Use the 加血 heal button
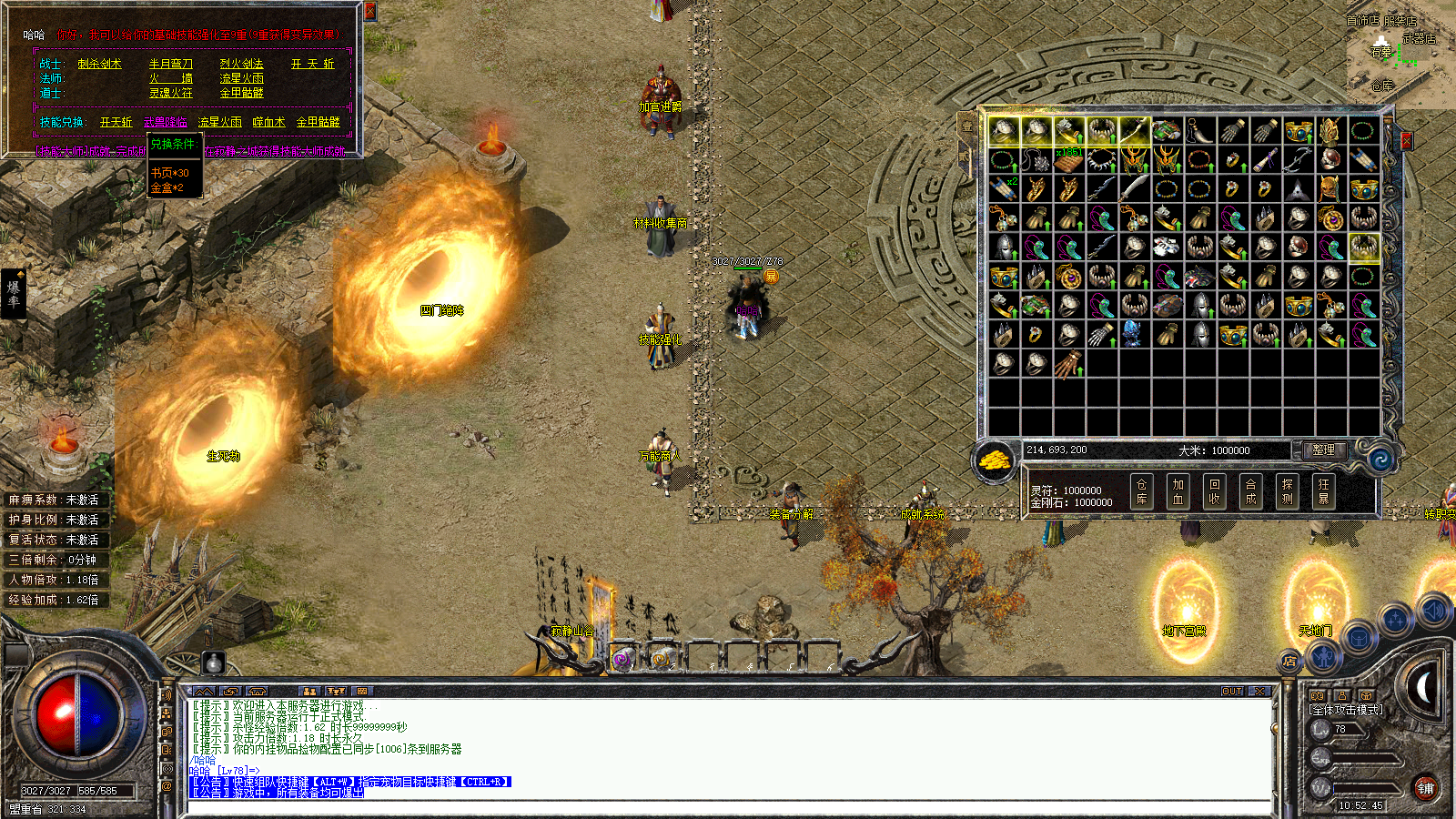This screenshot has width=1456, height=819. (1178, 491)
